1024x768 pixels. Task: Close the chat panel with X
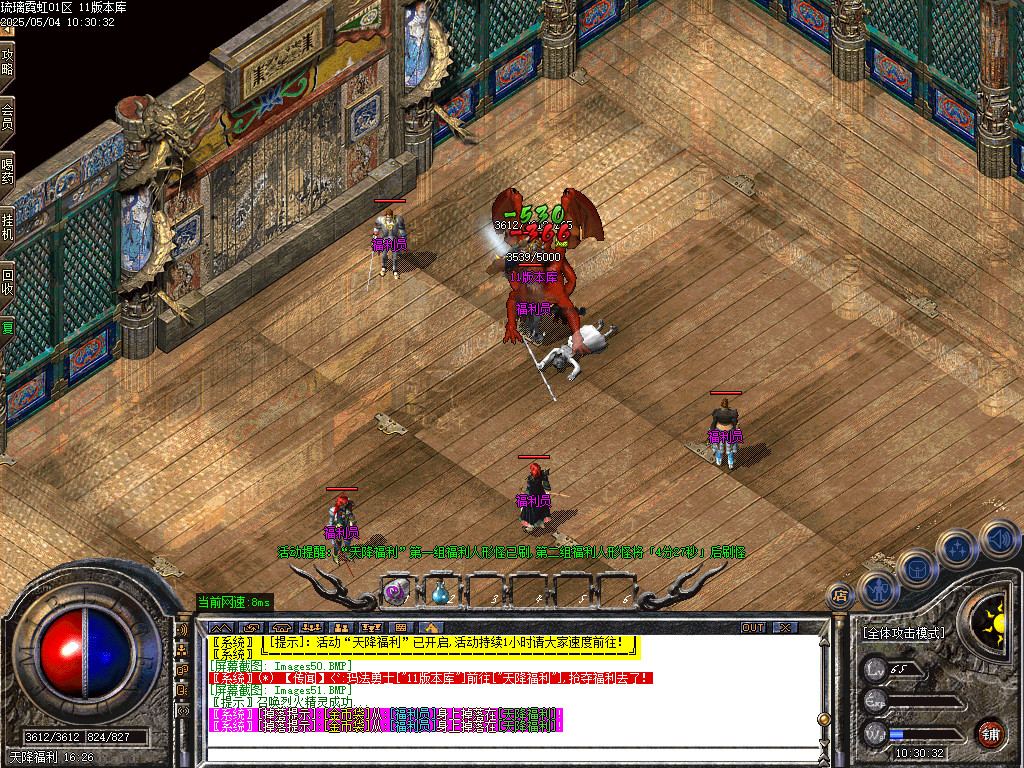pyautogui.click(x=786, y=627)
